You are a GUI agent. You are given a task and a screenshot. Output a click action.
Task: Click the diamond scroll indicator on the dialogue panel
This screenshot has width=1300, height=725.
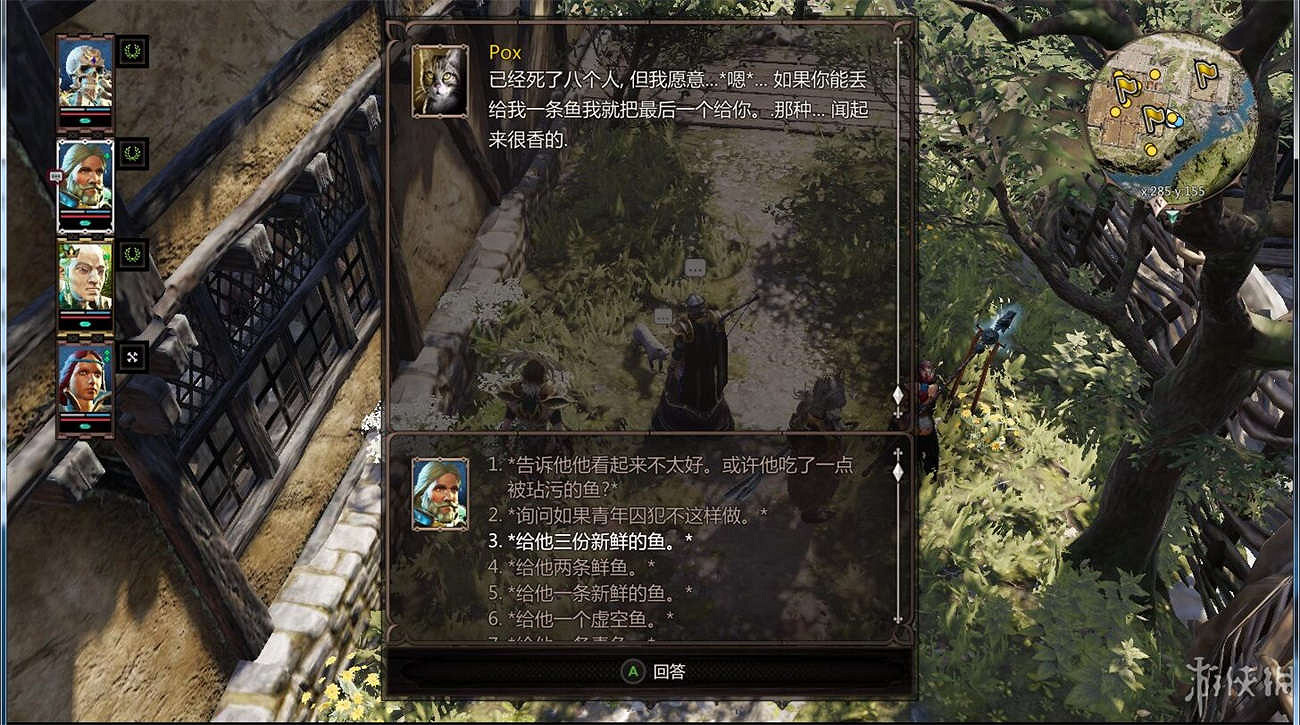[897, 395]
